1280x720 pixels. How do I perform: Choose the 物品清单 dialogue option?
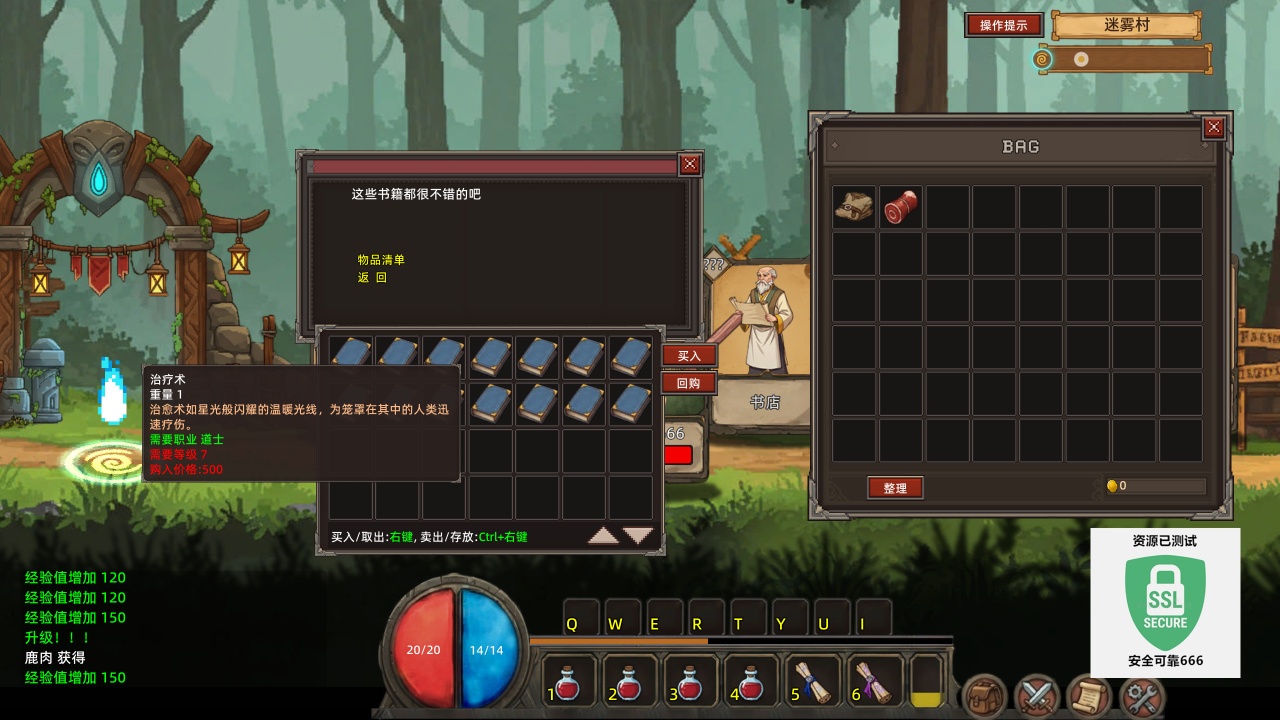381,260
